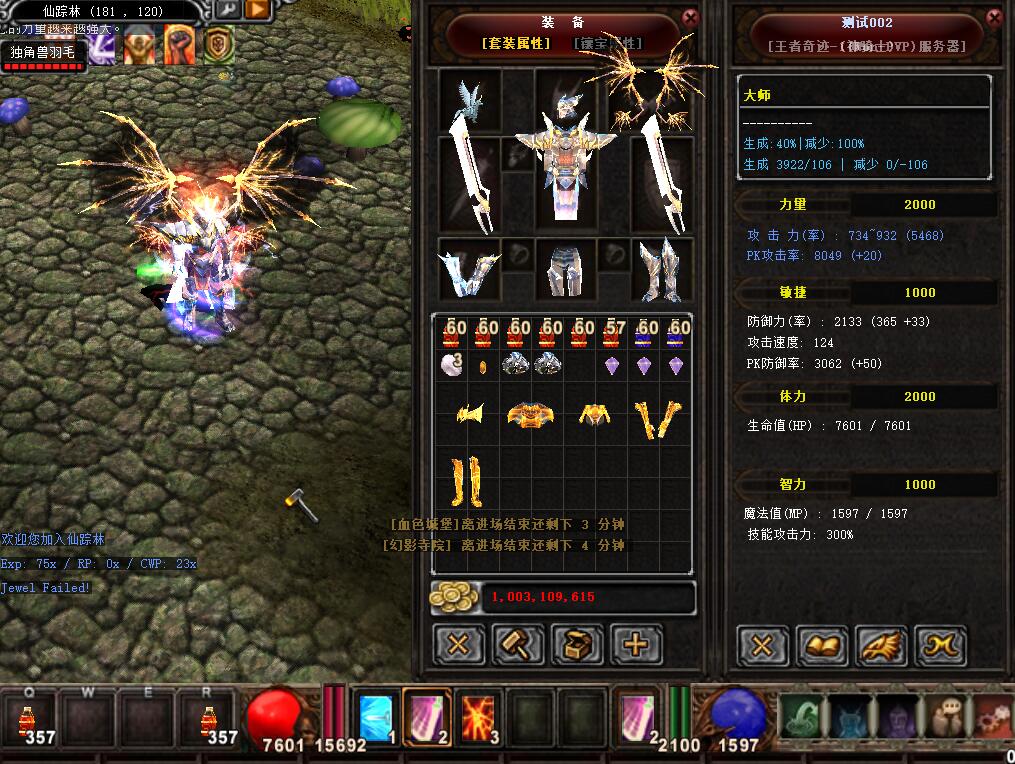Select the golden boots in inventory

click(467, 481)
